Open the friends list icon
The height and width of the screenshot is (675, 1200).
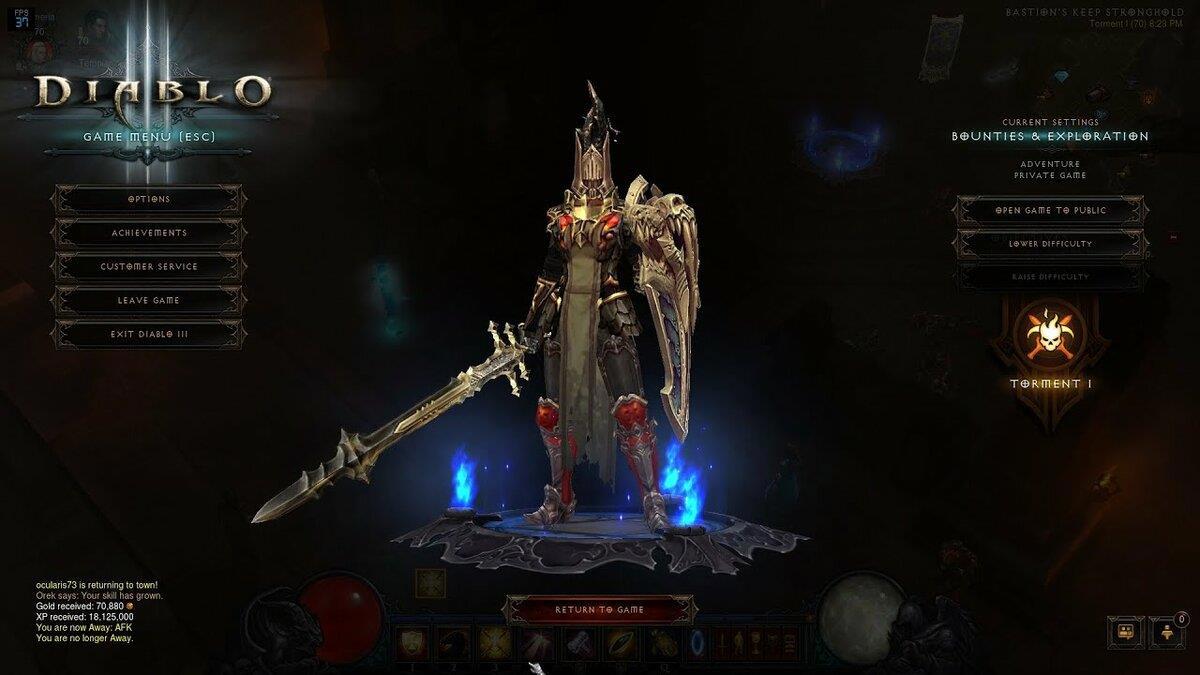click(x=1166, y=632)
